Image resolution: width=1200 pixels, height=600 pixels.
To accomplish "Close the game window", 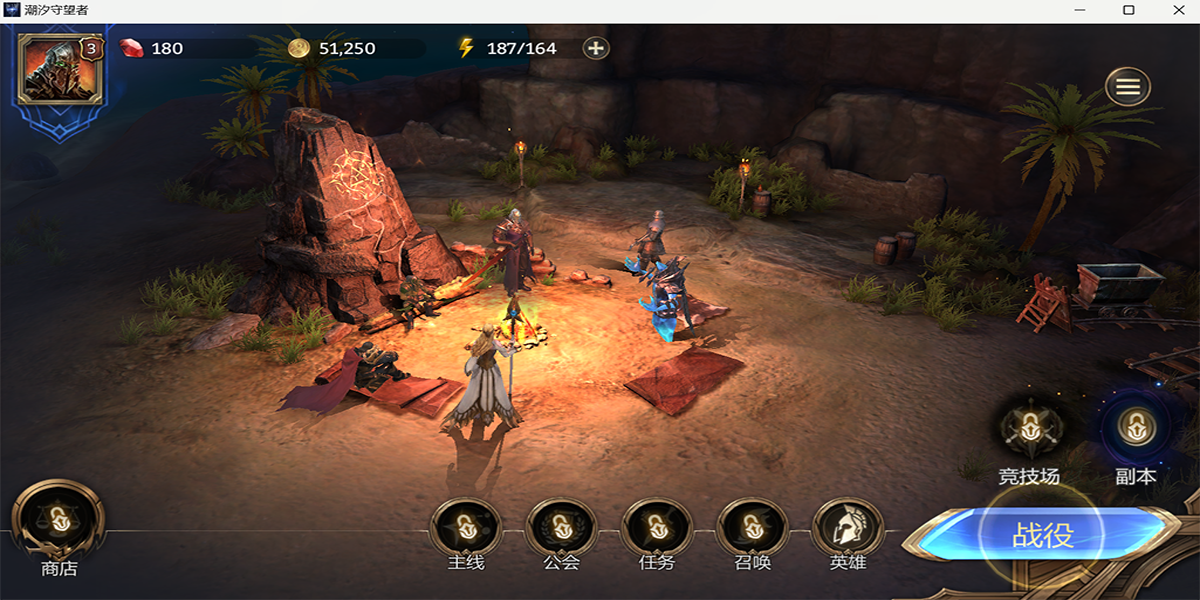I will [x=1176, y=10].
